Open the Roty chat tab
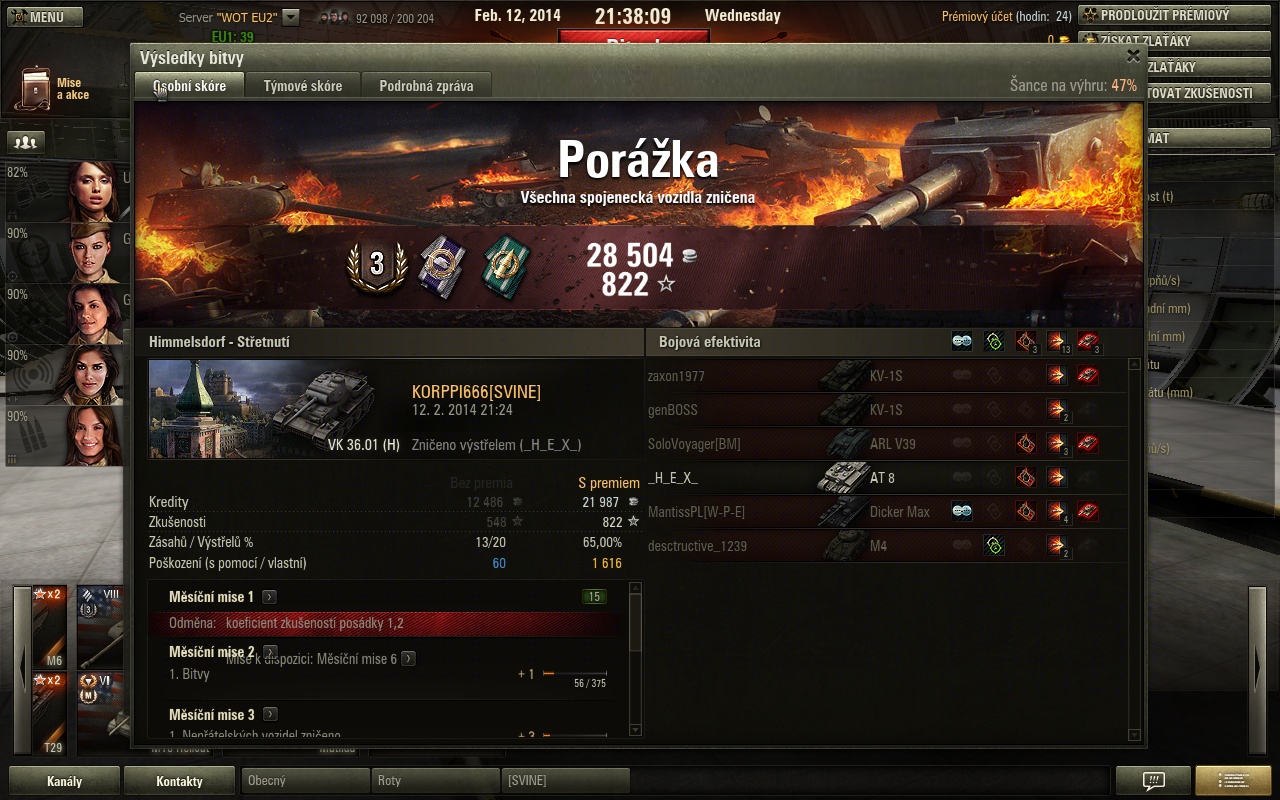The width and height of the screenshot is (1280, 800). coord(434,780)
